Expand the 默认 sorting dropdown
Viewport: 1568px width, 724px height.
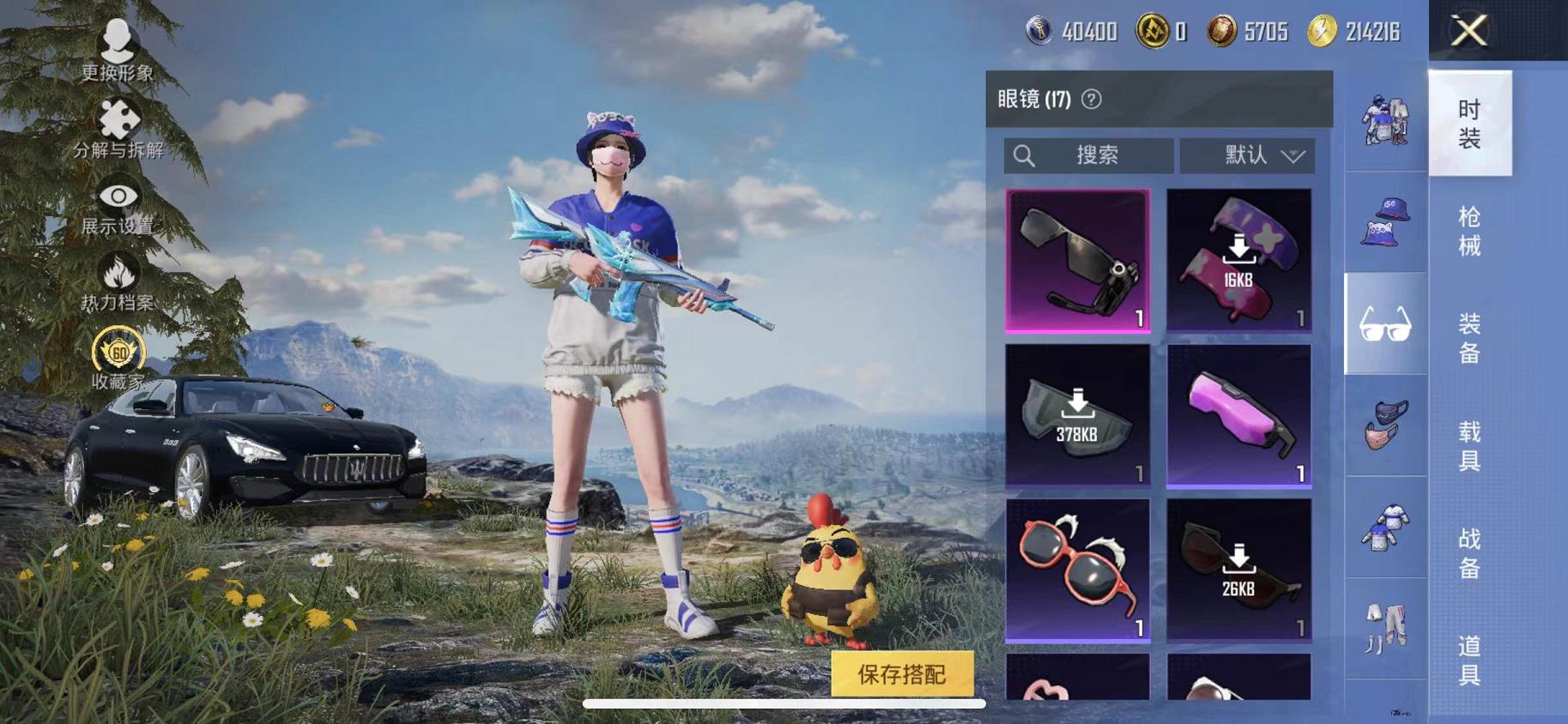tap(1249, 155)
